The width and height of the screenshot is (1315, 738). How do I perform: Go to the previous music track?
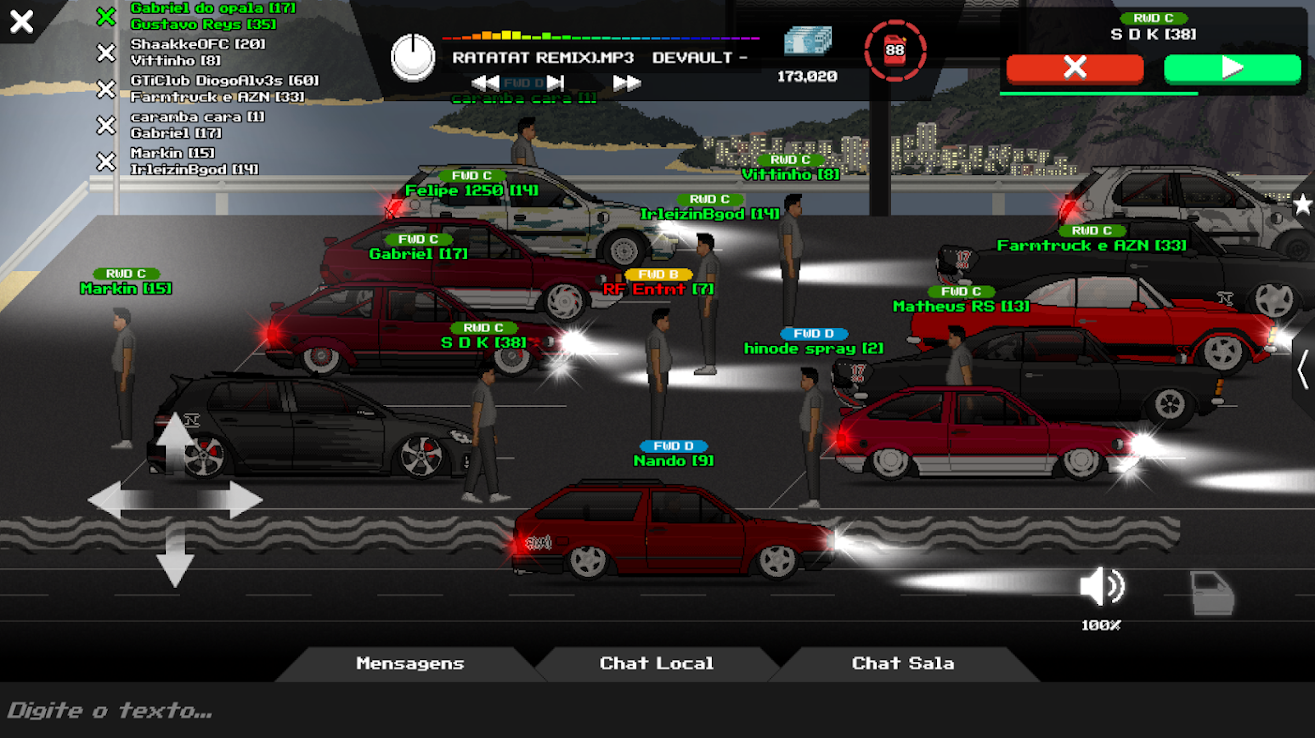485,83
